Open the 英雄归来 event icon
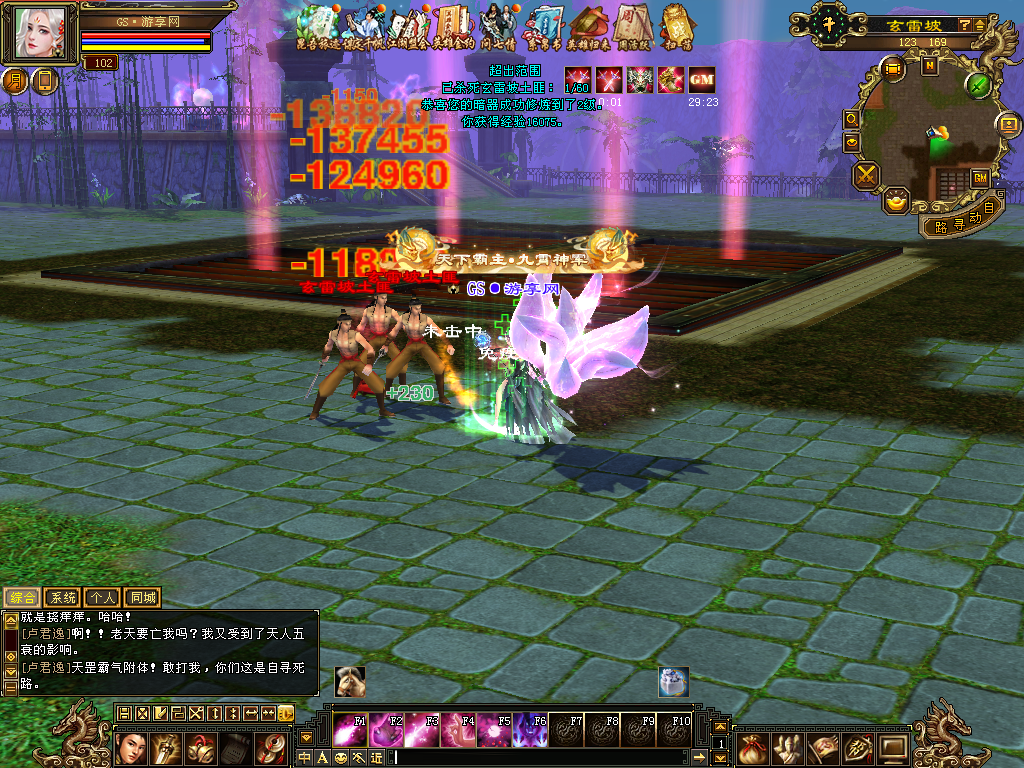 click(586, 27)
